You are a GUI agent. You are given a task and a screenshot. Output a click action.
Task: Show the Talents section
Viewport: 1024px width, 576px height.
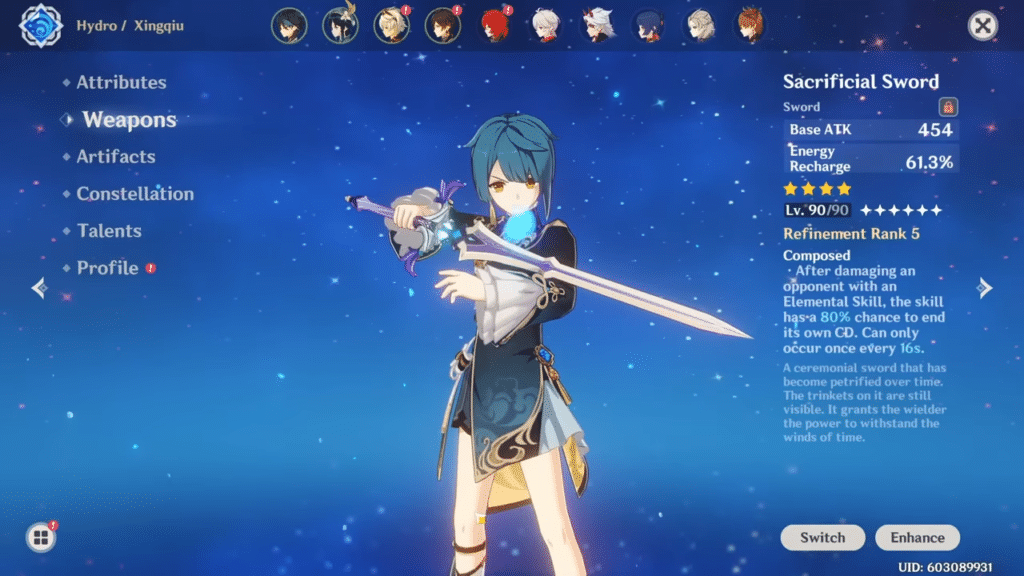(x=109, y=231)
